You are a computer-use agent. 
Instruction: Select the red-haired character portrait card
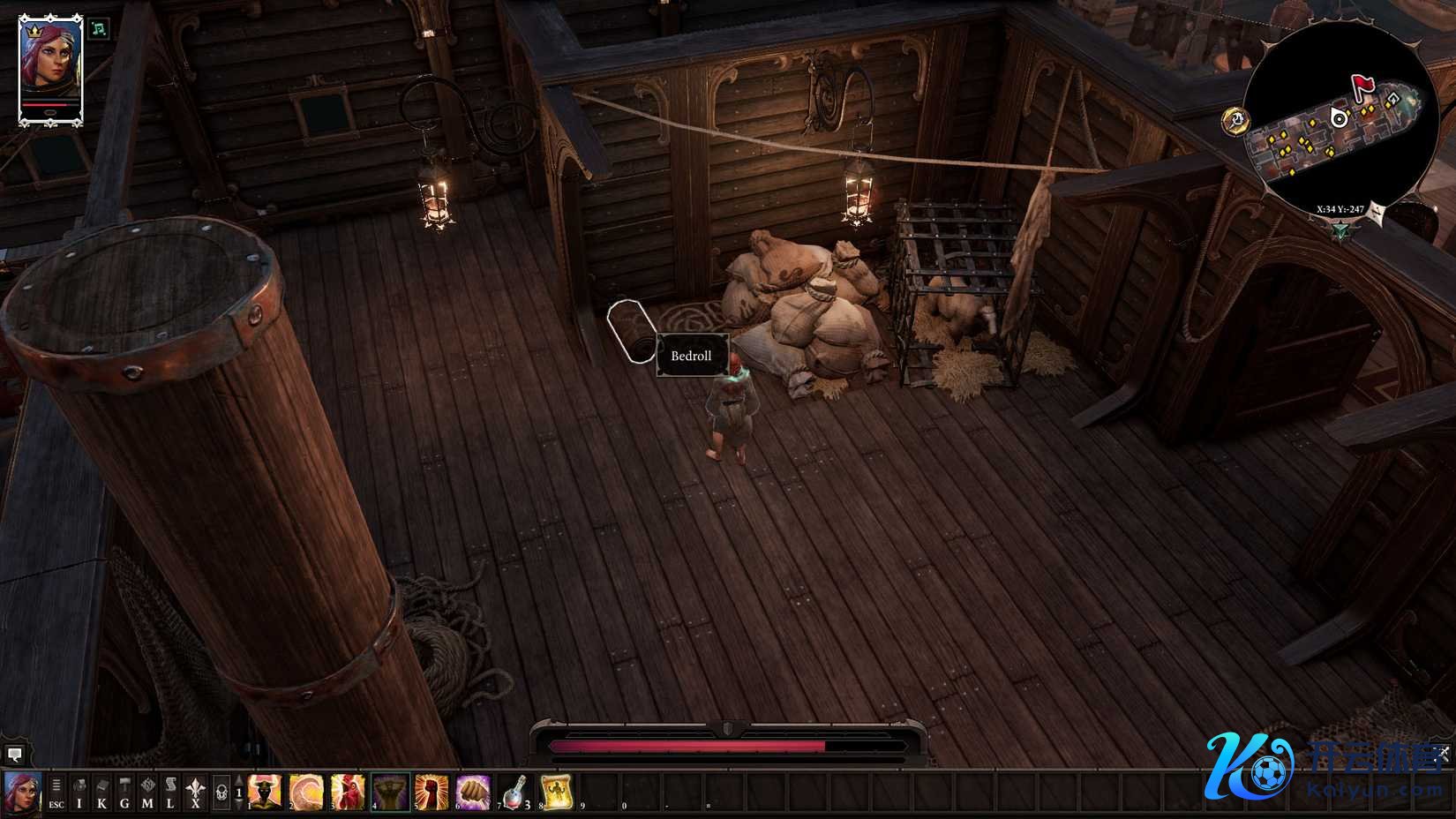tap(50, 69)
